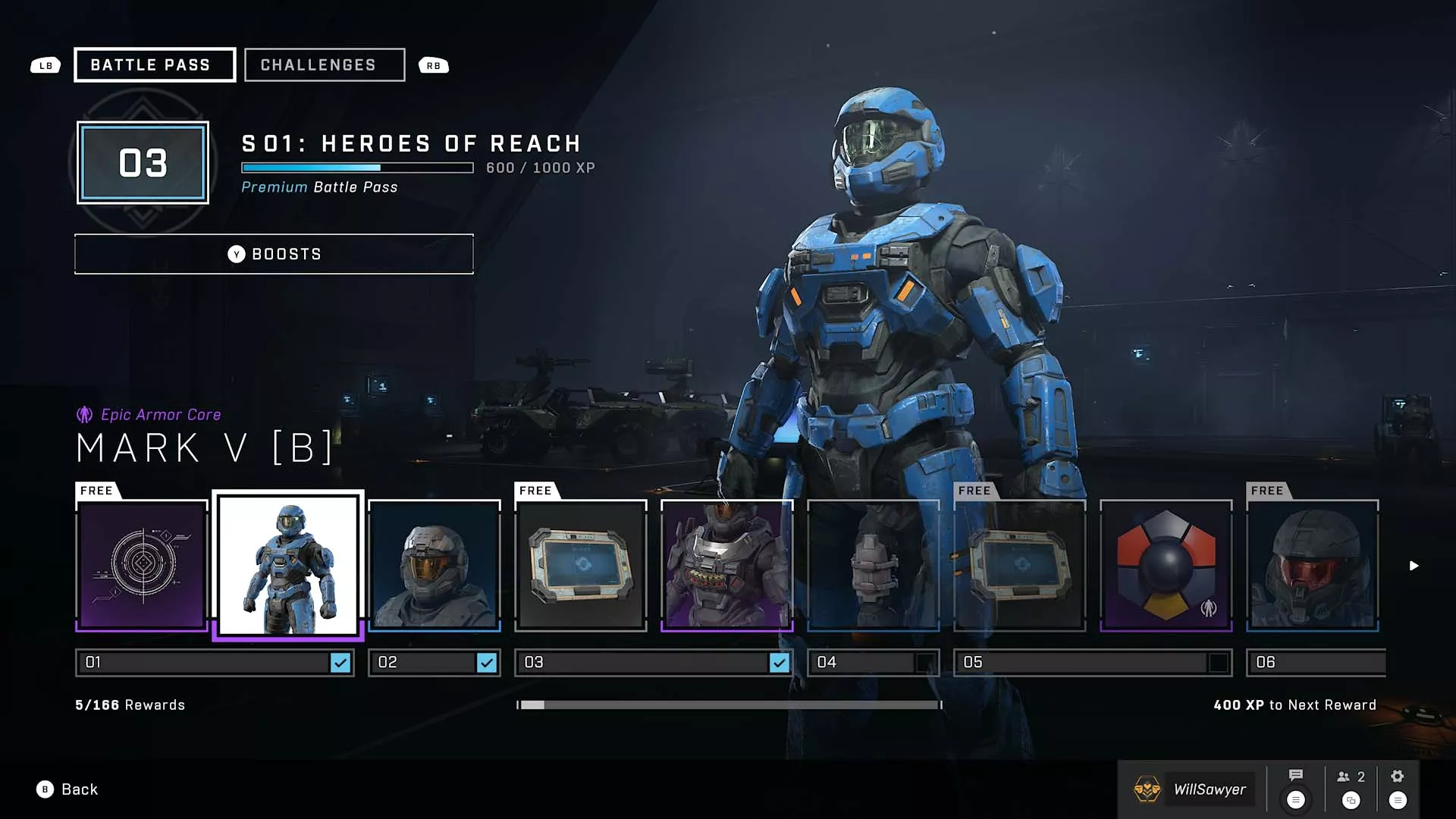Select the WillSawyer player emblem
This screenshot has width=1456, height=819.
point(1147,789)
